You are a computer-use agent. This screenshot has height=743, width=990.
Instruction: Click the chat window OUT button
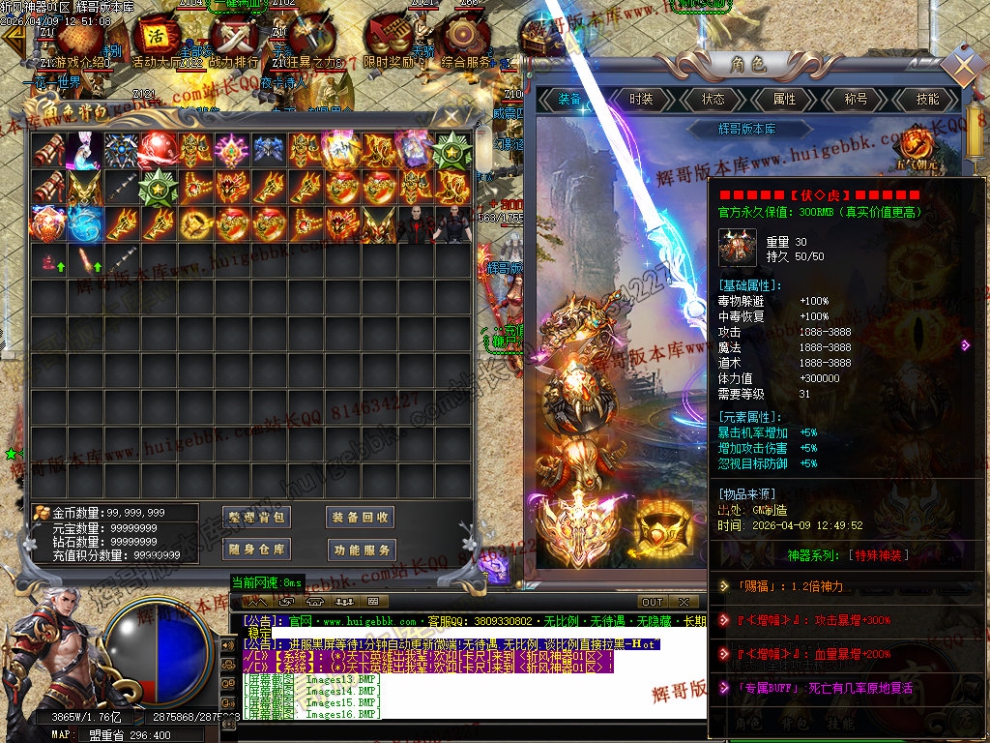click(x=652, y=602)
